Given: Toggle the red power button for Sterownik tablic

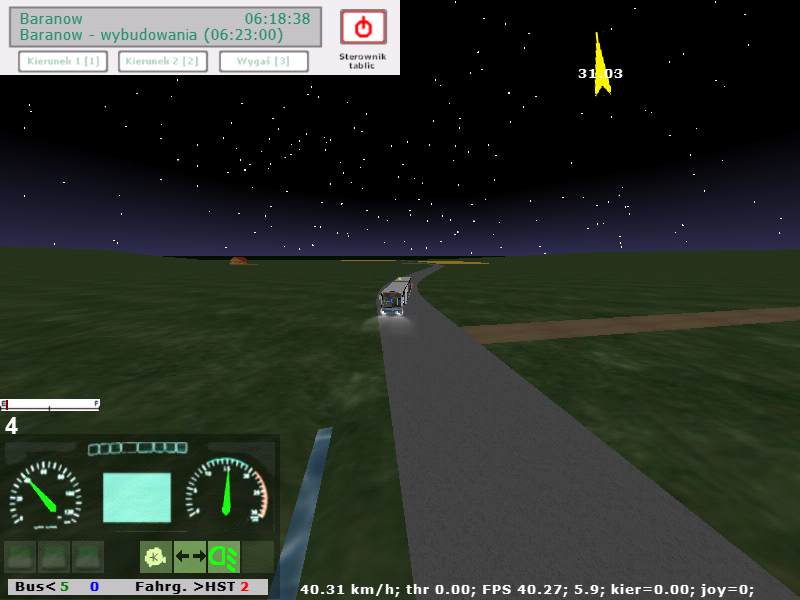Looking at the screenshot, I should pos(363,27).
